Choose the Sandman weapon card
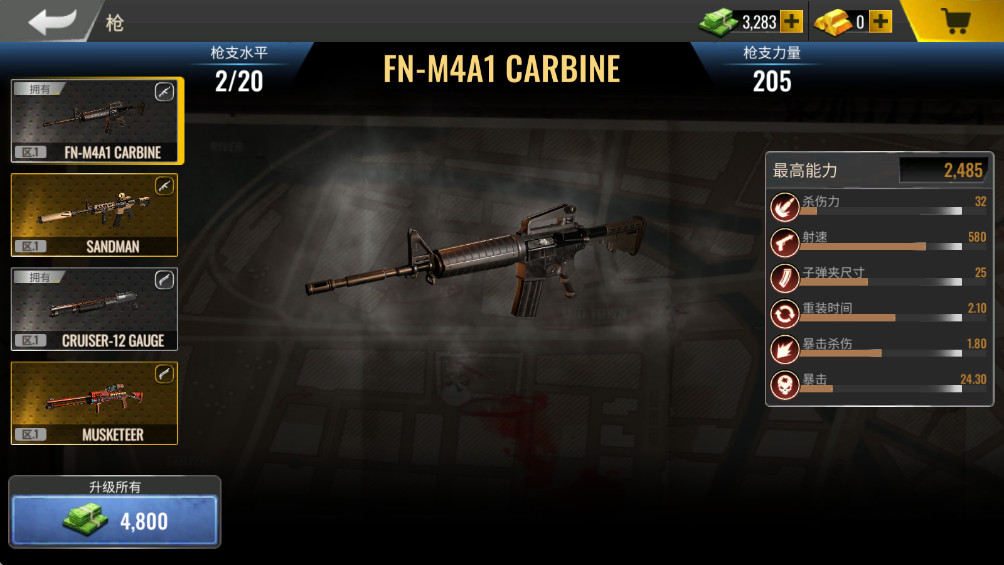 pos(94,215)
